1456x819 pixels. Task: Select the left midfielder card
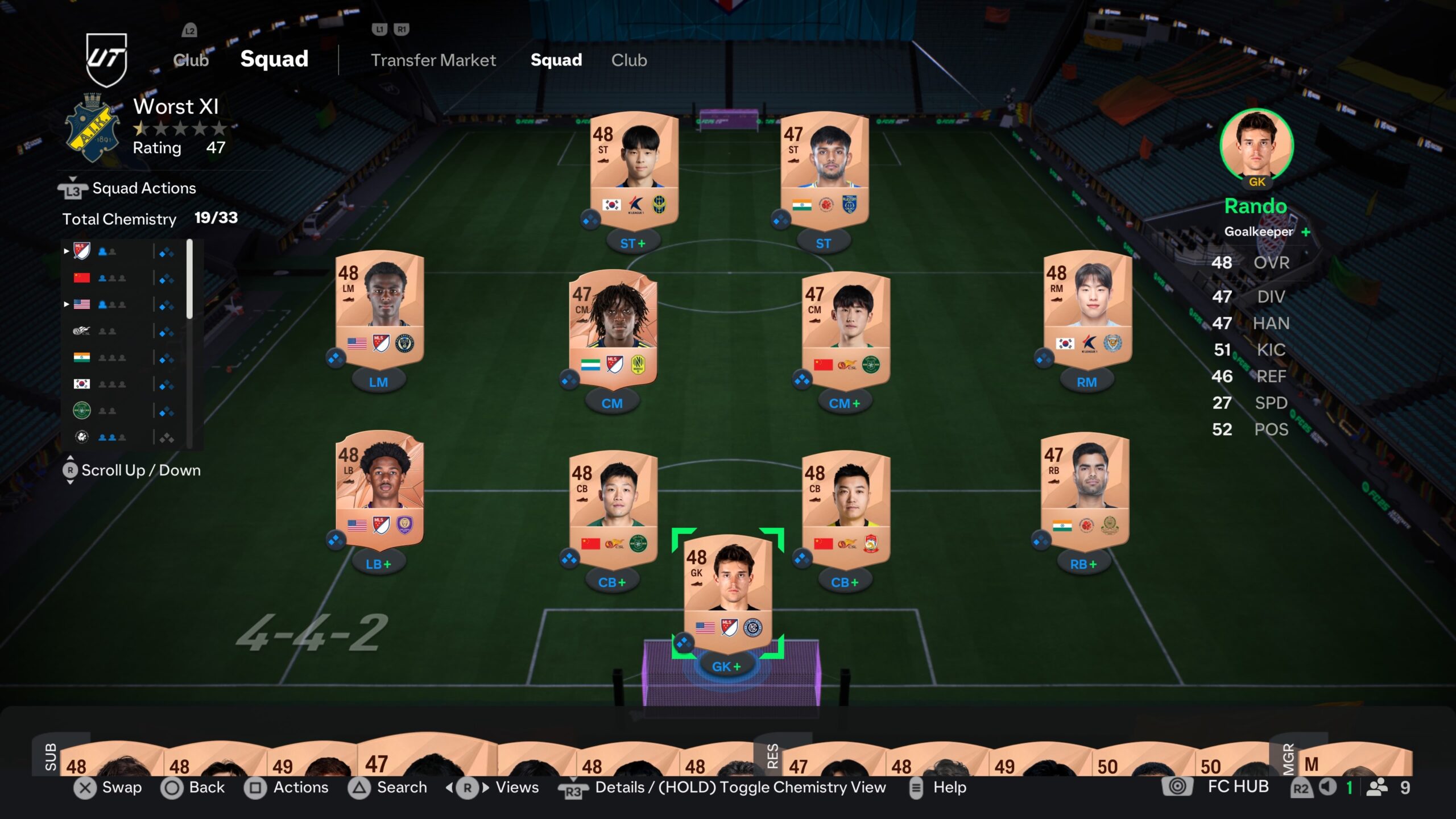pyautogui.click(x=379, y=310)
